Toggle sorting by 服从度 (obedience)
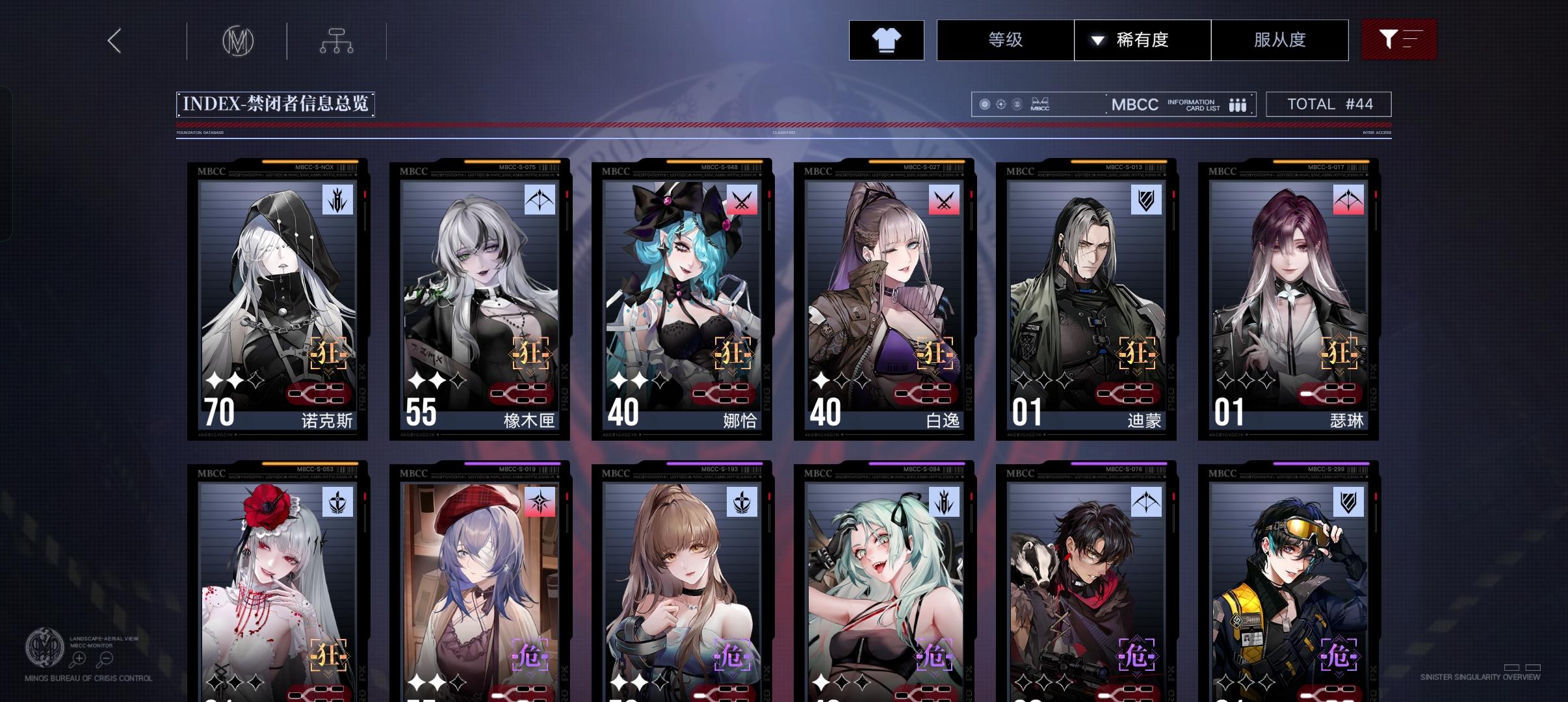Screen dimensions: 1568x702 coord(1279,40)
